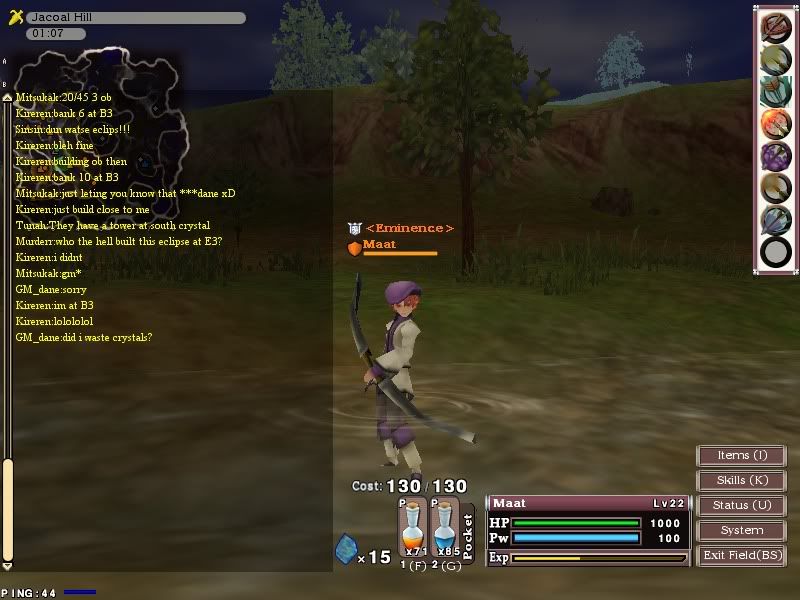Show the Status window

point(741,506)
